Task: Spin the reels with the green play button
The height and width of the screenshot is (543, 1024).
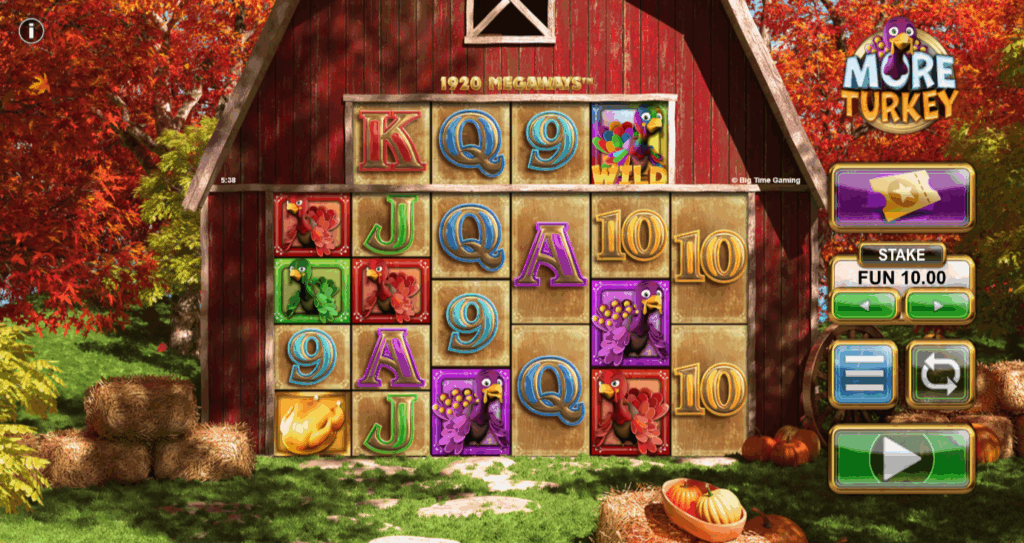Action: 901,459
